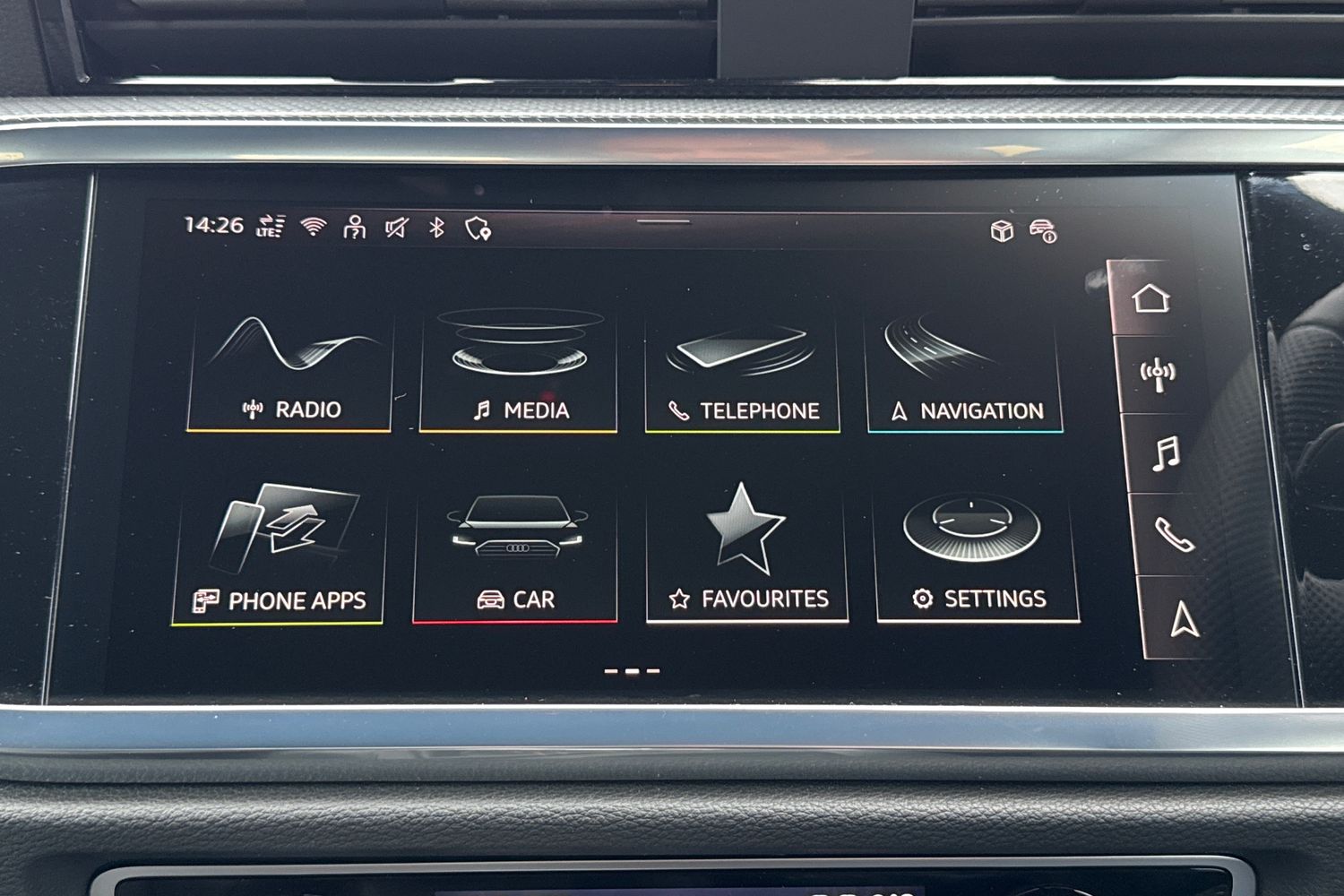Screen dimensions: 1344x896
Task: Select the music note sidebar shortcut
Action: (x=1164, y=453)
